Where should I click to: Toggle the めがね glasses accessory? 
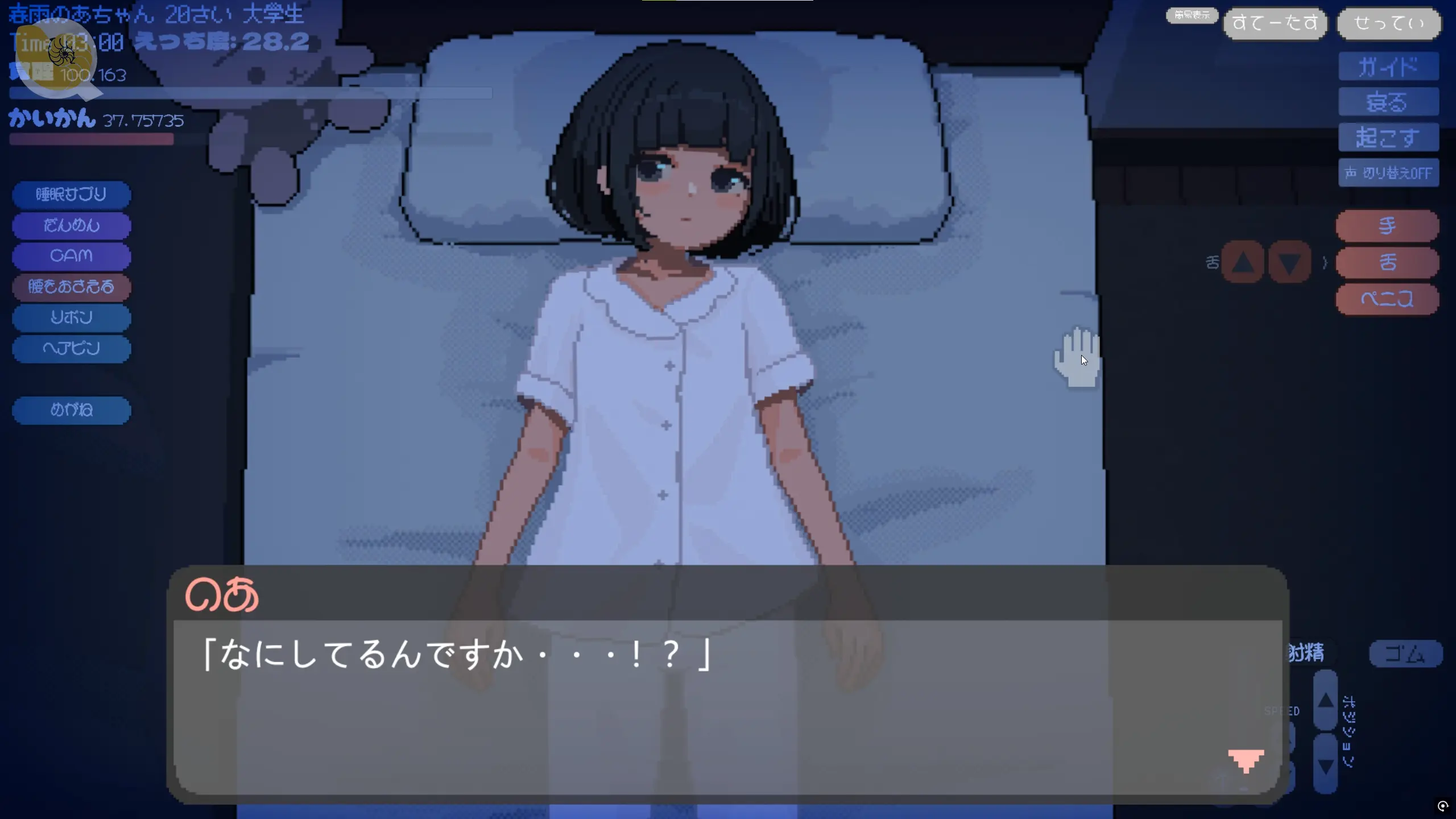pyautogui.click(x=71, y=409)
